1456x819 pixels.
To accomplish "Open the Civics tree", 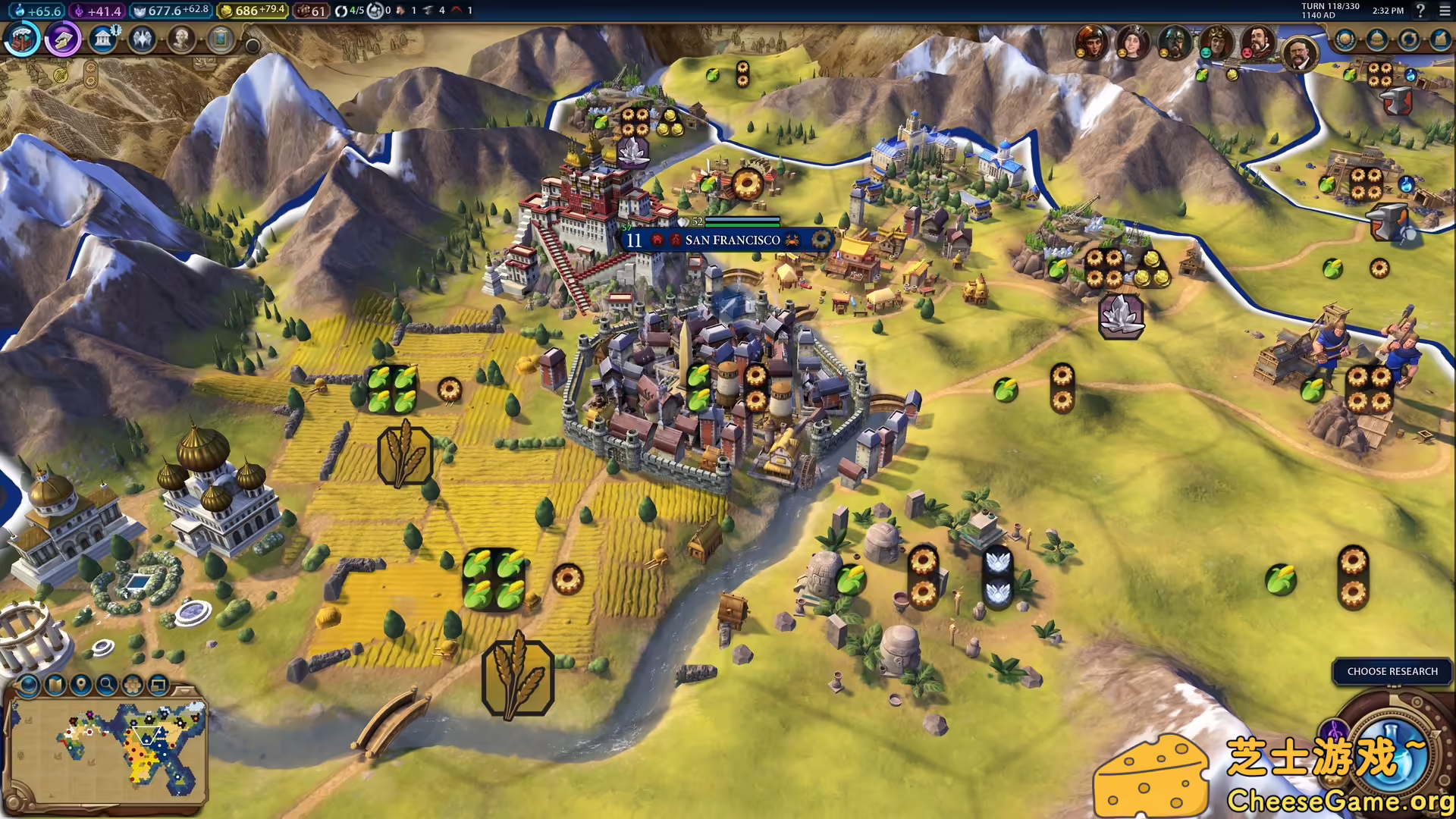I will [63, 40].
